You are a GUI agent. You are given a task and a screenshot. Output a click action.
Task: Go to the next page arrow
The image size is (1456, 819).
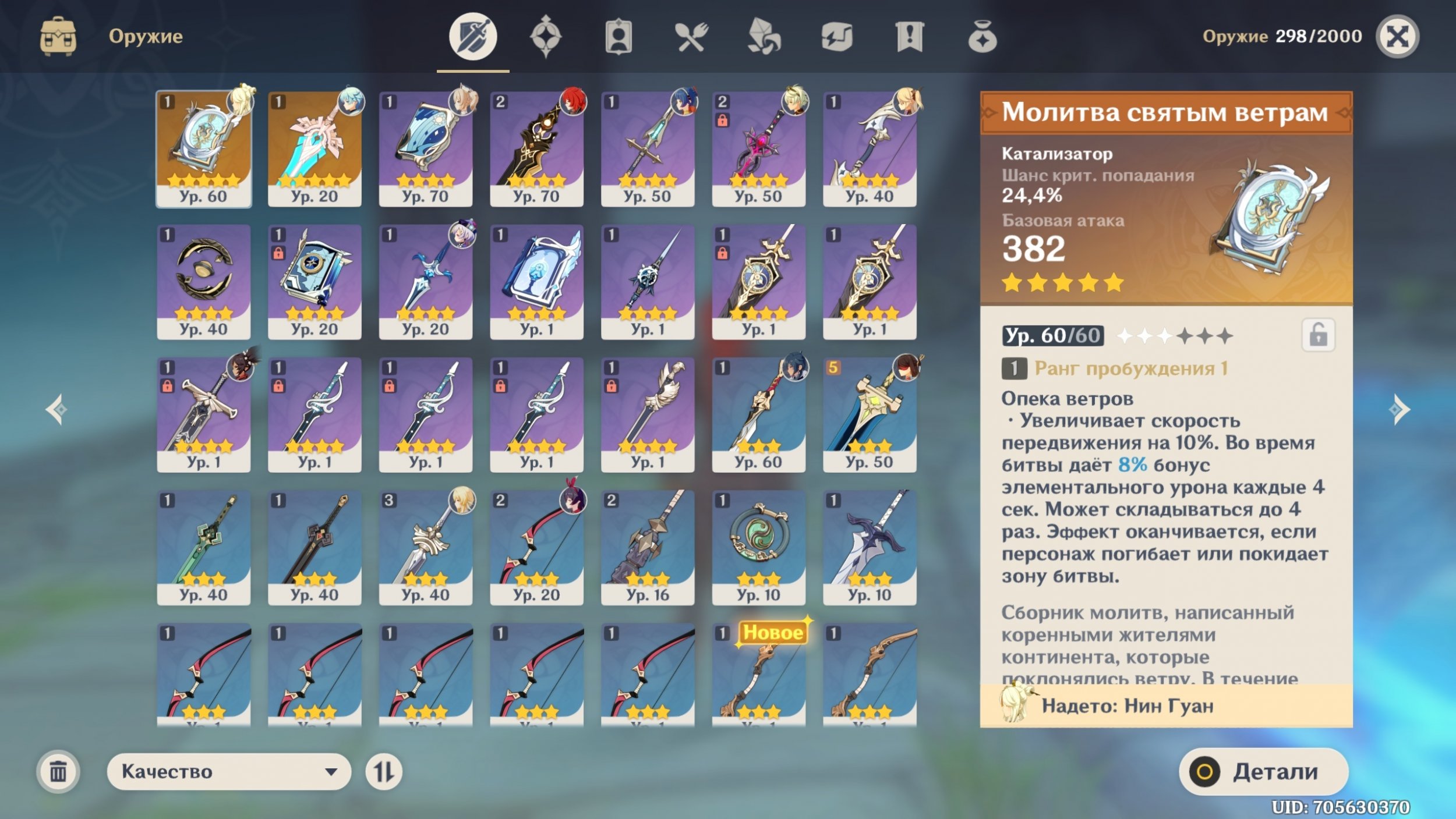click(x=1400, y=410)
